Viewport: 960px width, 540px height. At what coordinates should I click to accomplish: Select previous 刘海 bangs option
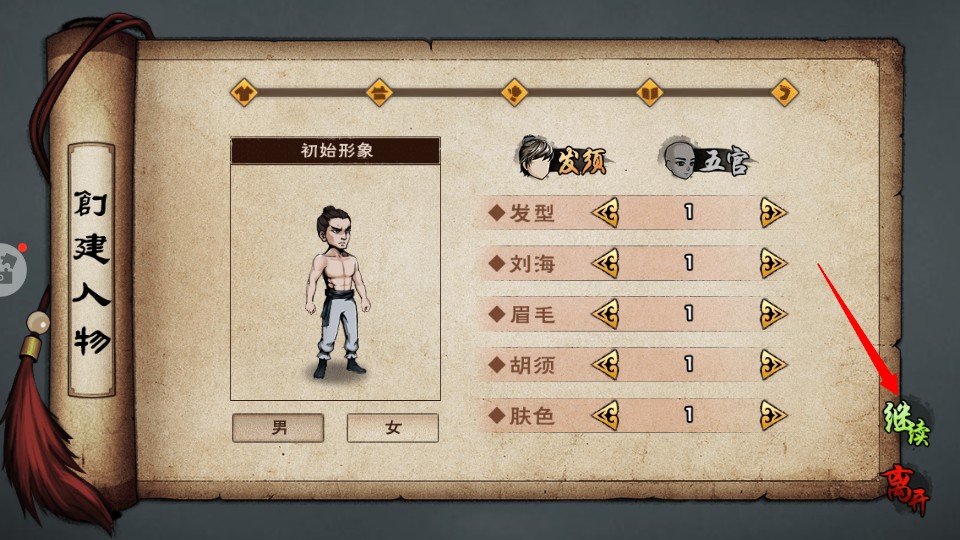pos(604,264)
